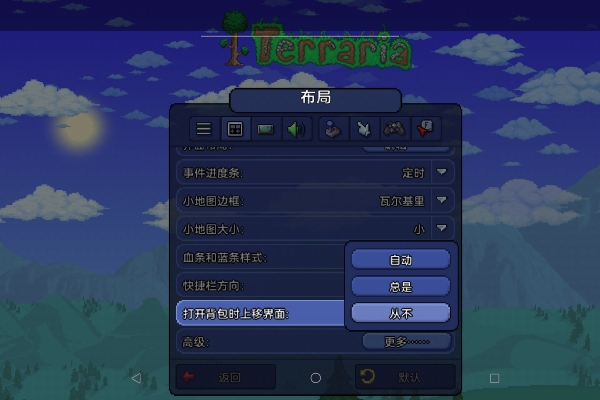Click the 返回 back button
The image size is (600, 400).
[225, 377]
